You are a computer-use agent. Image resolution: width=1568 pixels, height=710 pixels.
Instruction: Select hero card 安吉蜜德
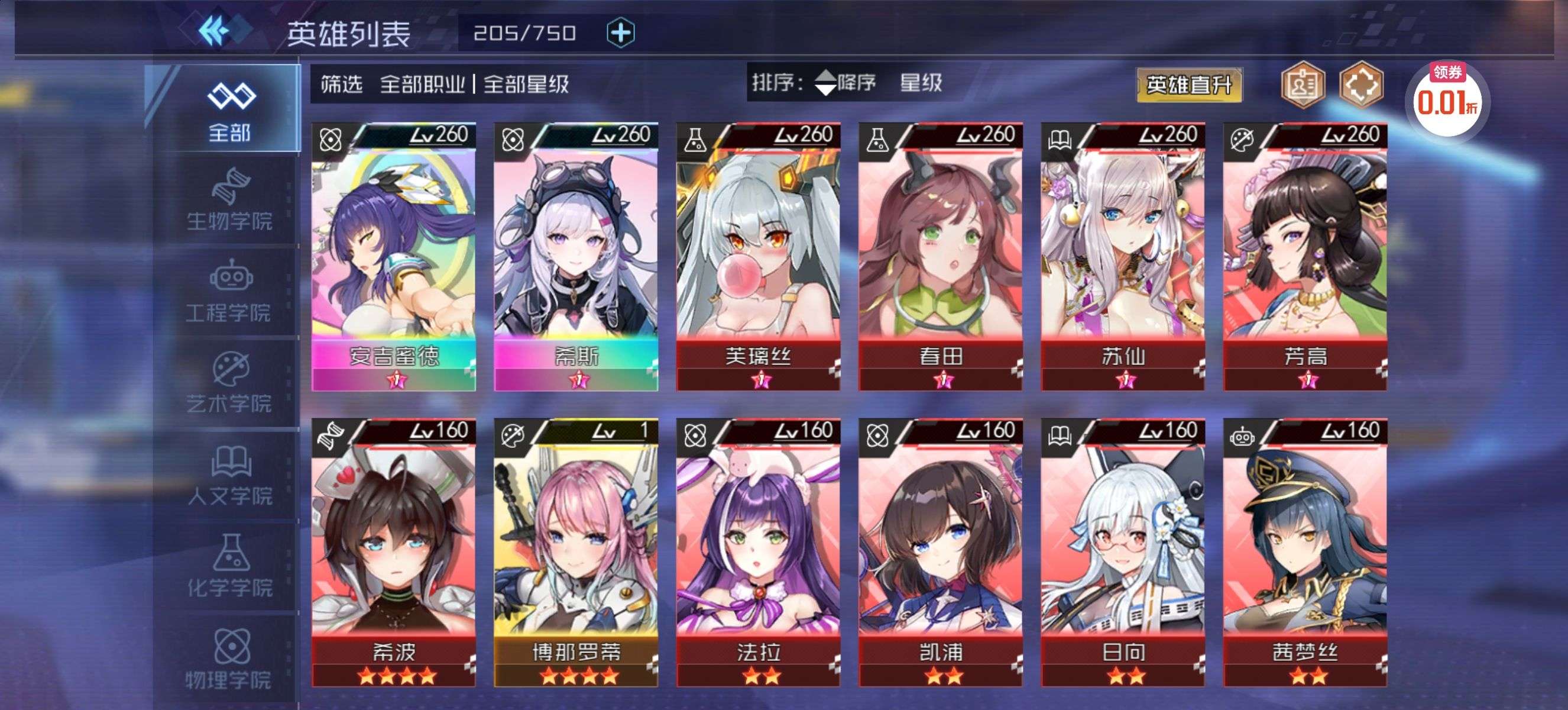tap(394, 256)
